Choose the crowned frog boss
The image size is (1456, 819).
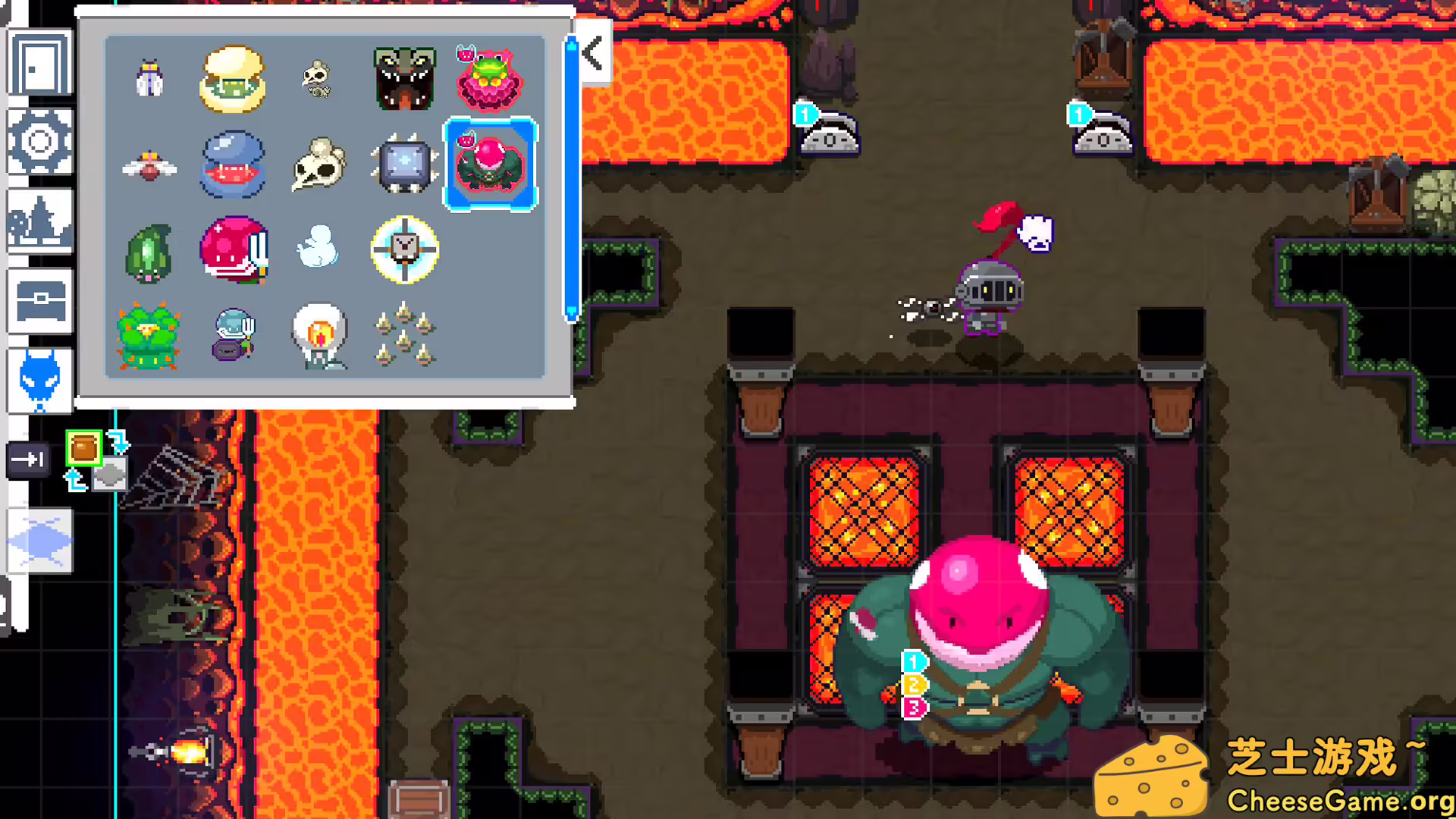(x=490, y=80)
